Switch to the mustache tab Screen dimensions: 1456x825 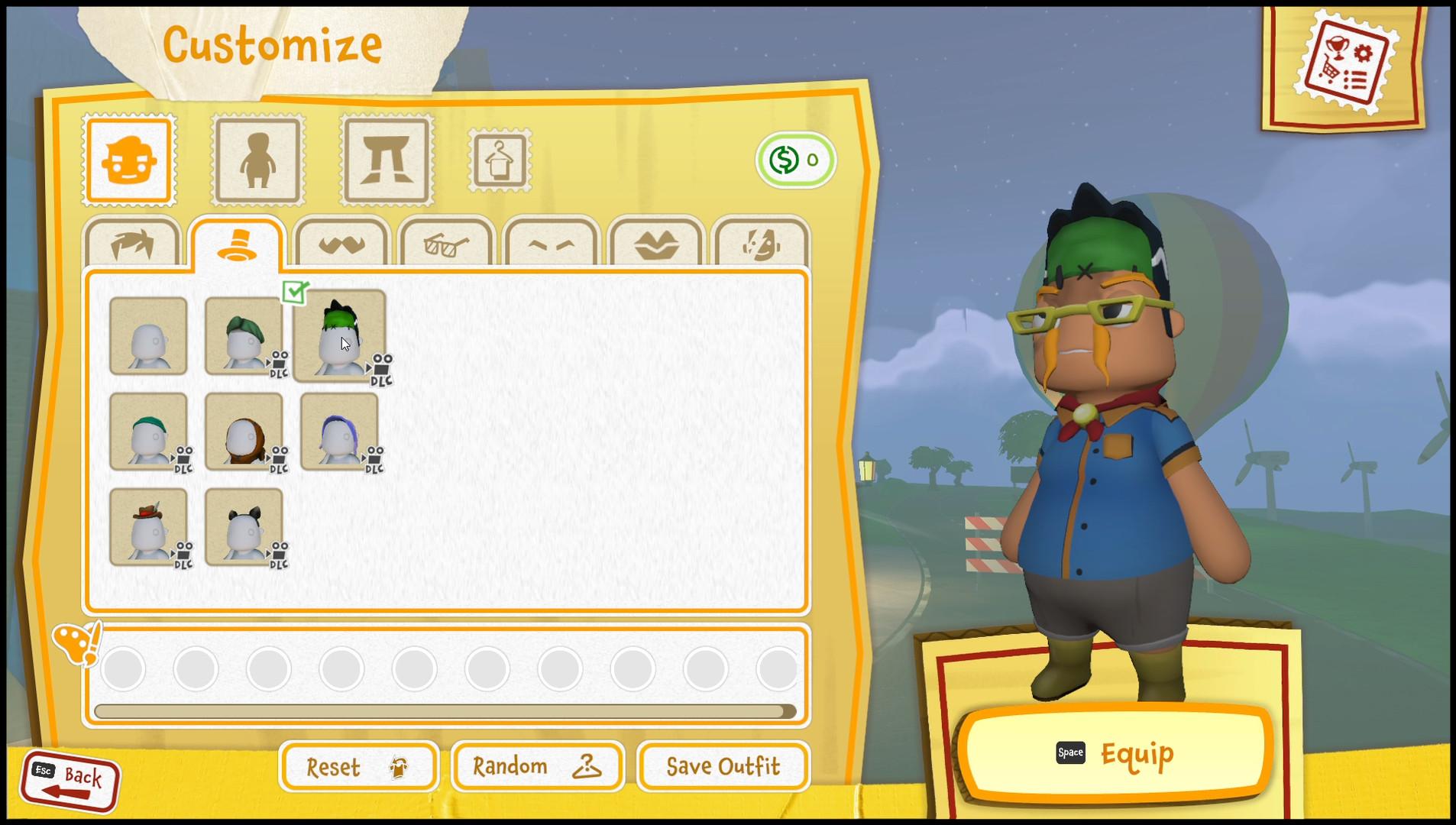tap(341, 243)
